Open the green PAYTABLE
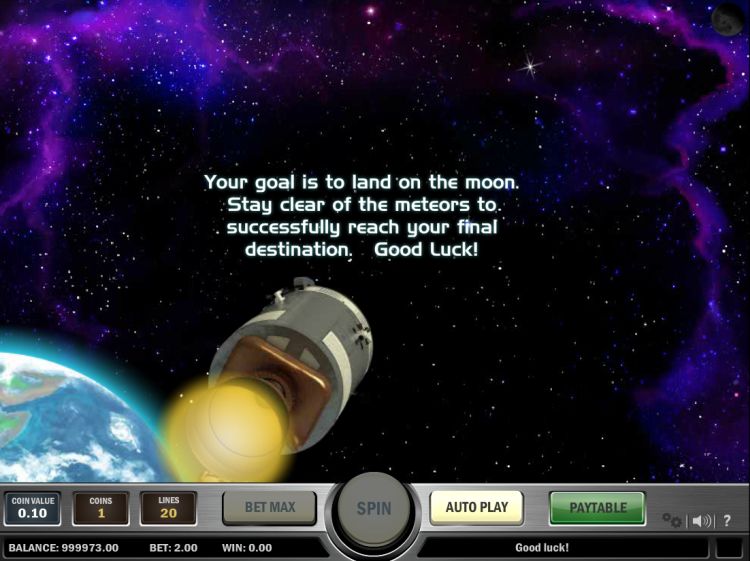 [597, 507]
